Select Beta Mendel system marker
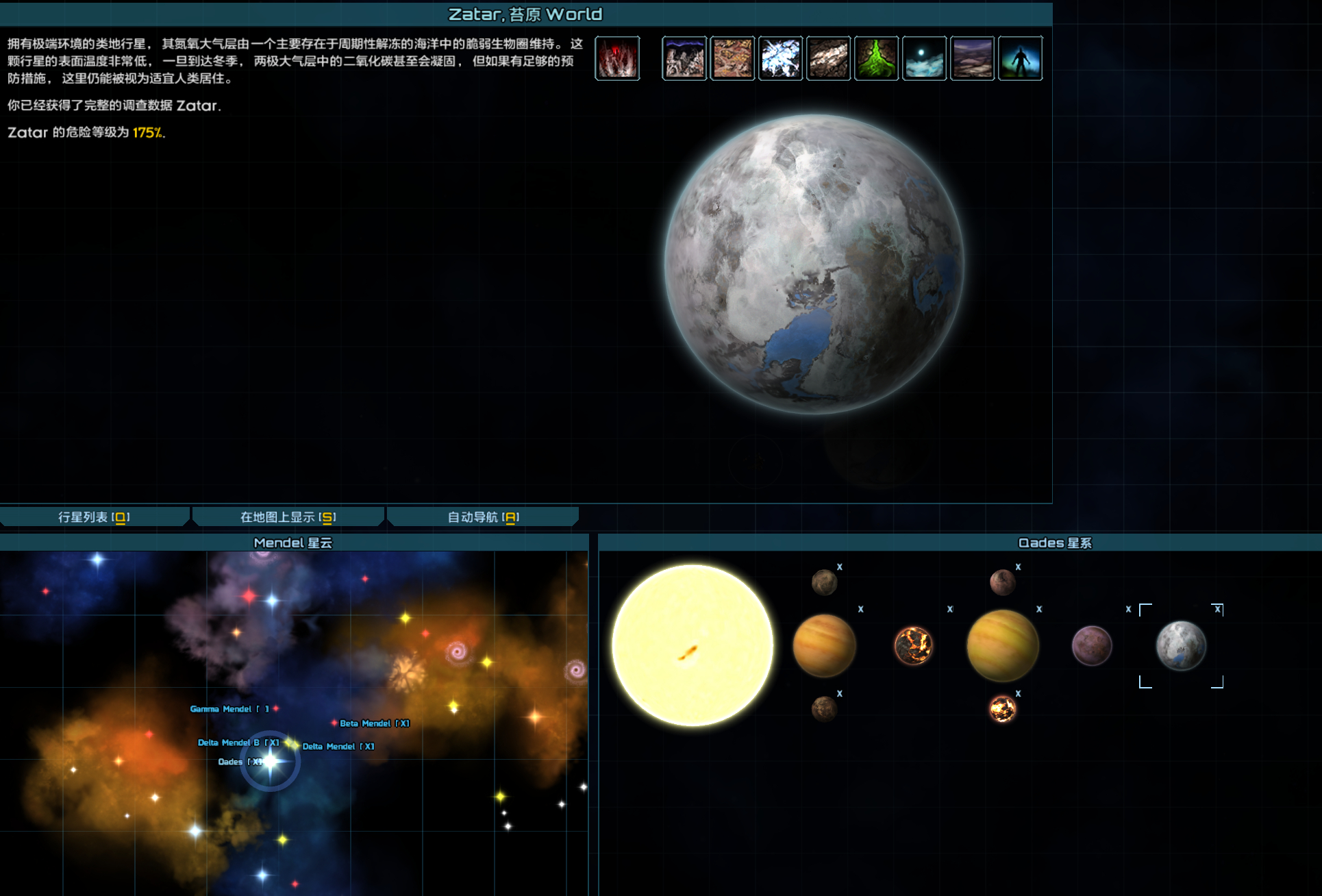This screenshot has height=896, width=1322. pos(334,723)
